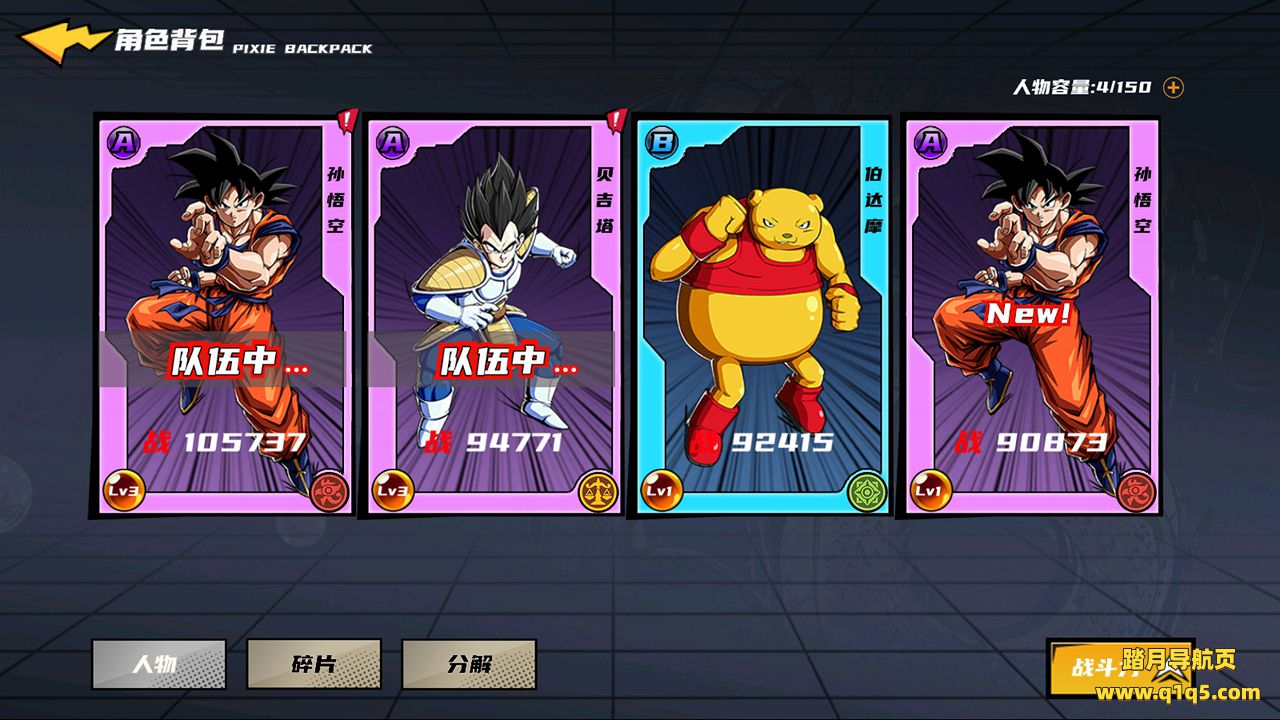Image resolution: width=1280 pixels, height=720 pixels.
Task: Expand character capacity with the plus icon
Action: [1173, 87]
